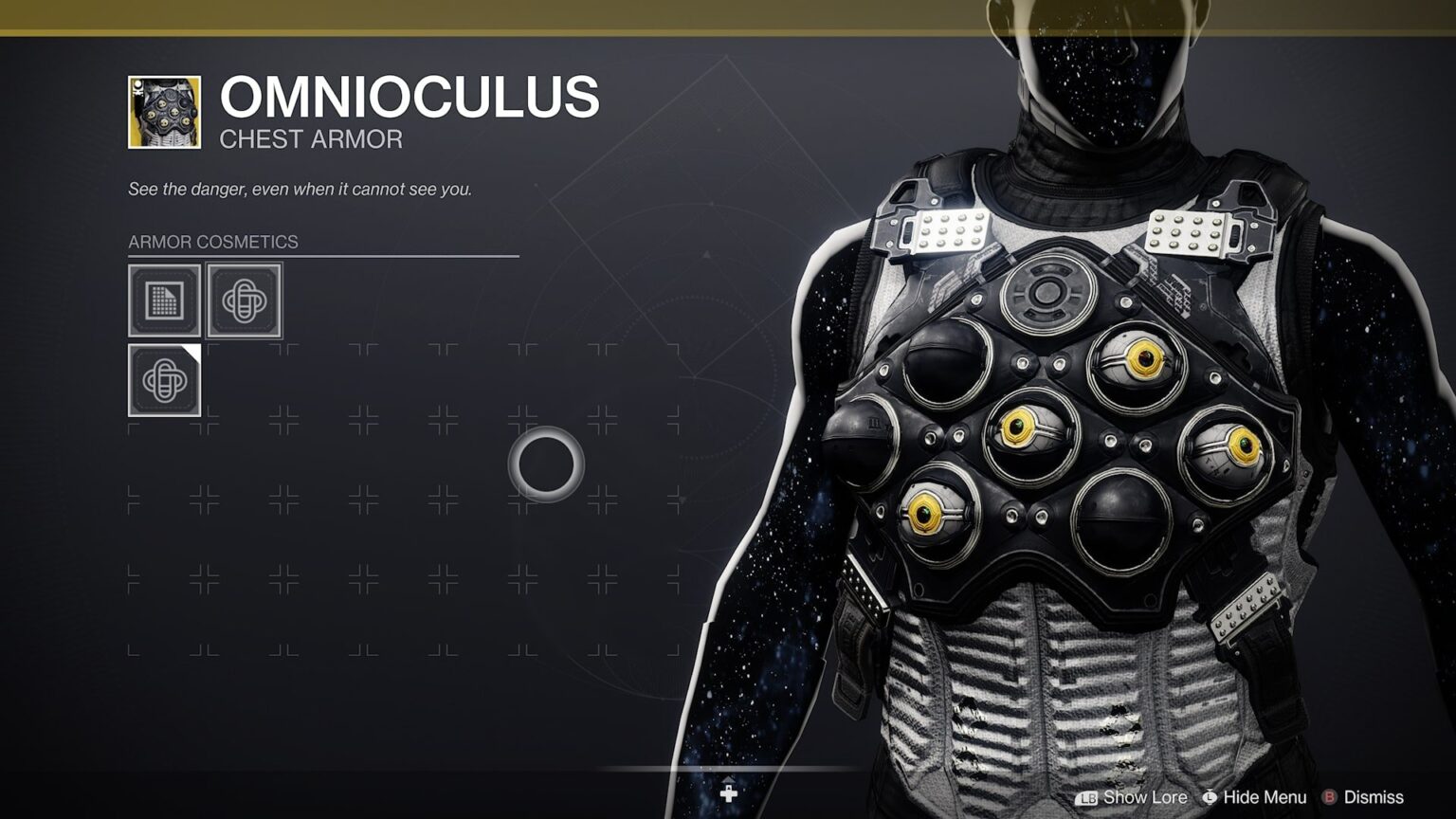The width and height of the screenshot is (1456, 819).
Task: Click the Omnioculus item thumbnail beside the title
Action: click(165, 112)
